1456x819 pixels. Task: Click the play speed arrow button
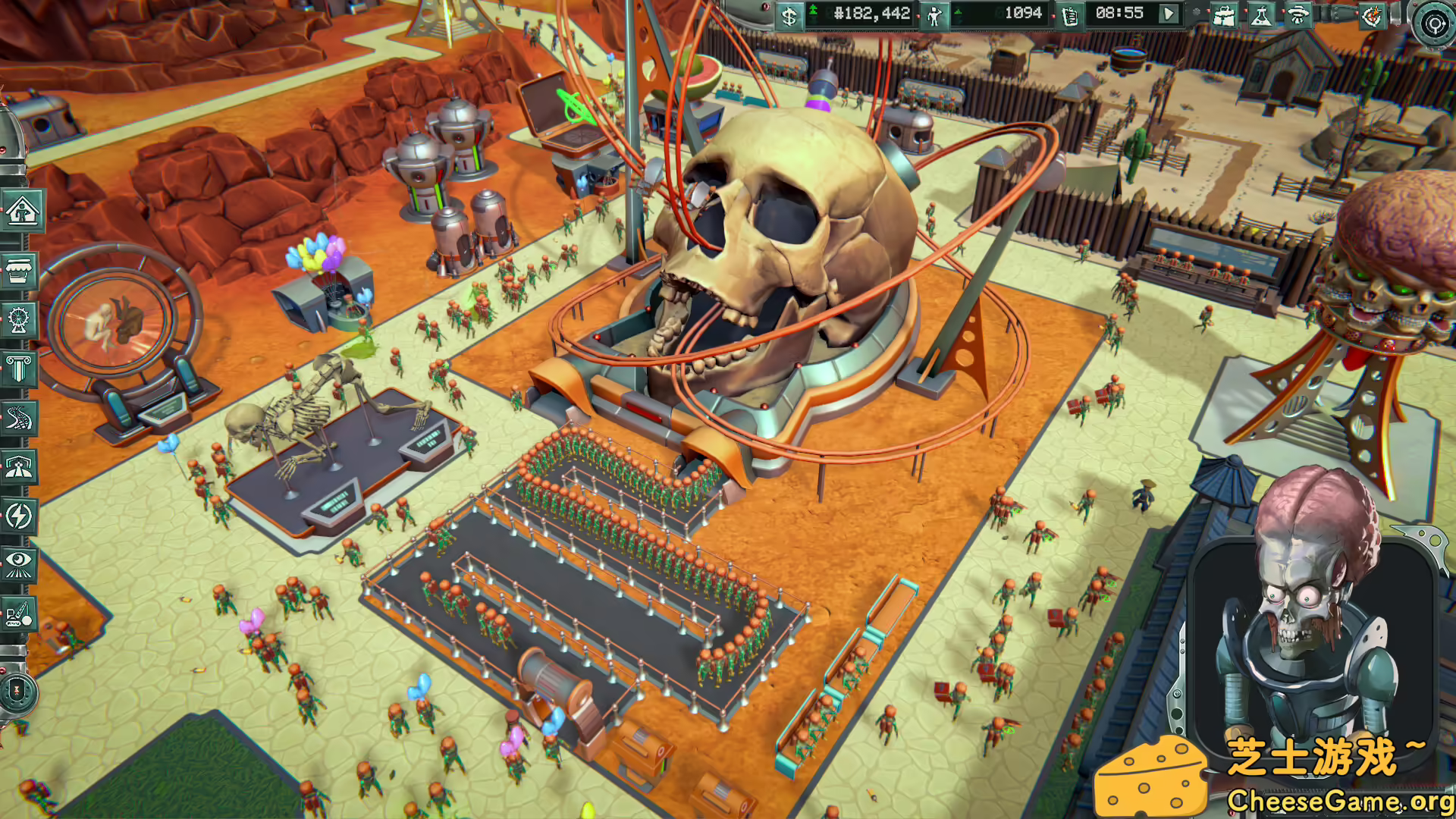1169,14
